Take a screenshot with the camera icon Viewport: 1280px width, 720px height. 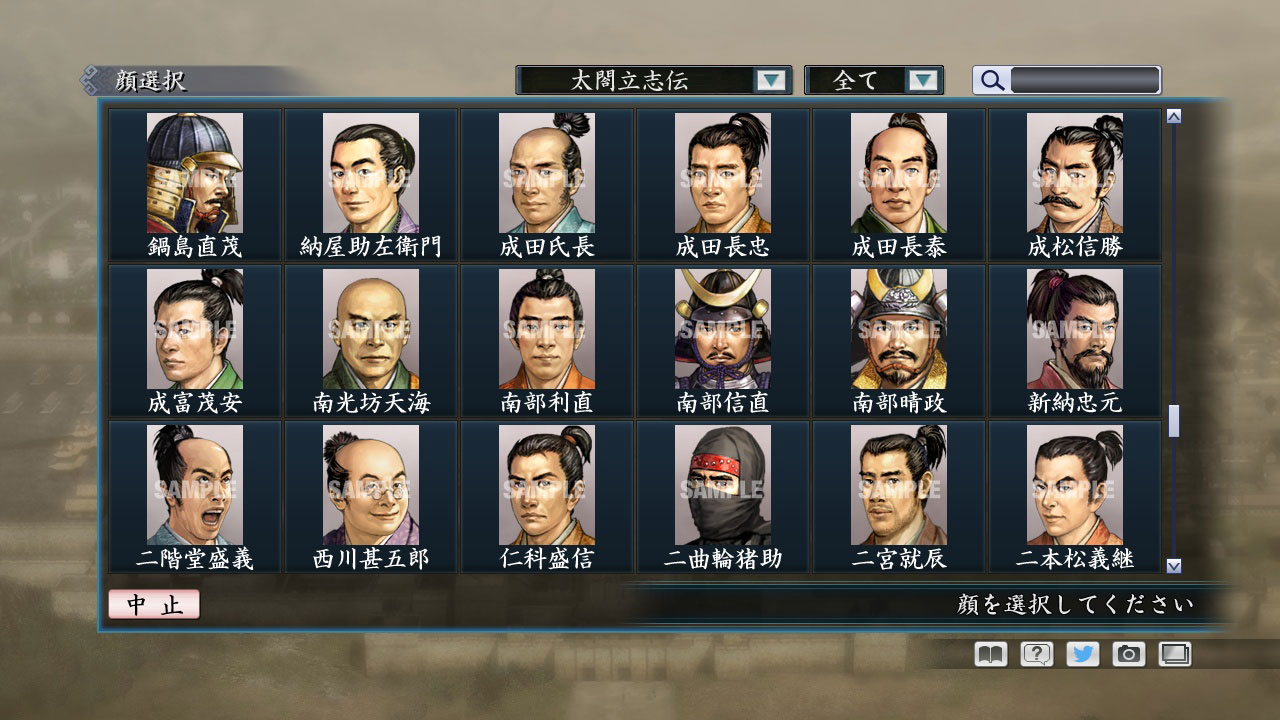[1128, 654]
